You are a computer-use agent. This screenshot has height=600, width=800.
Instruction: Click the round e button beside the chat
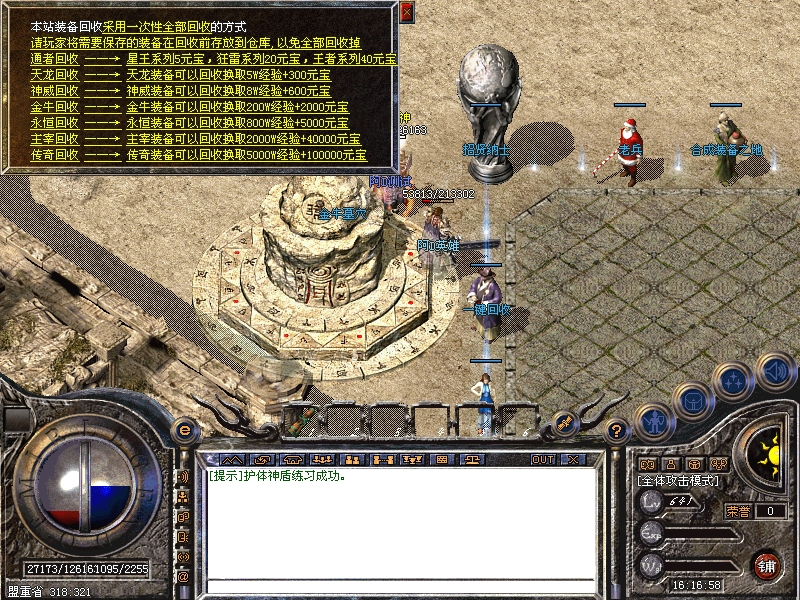(x=183, y=431)
